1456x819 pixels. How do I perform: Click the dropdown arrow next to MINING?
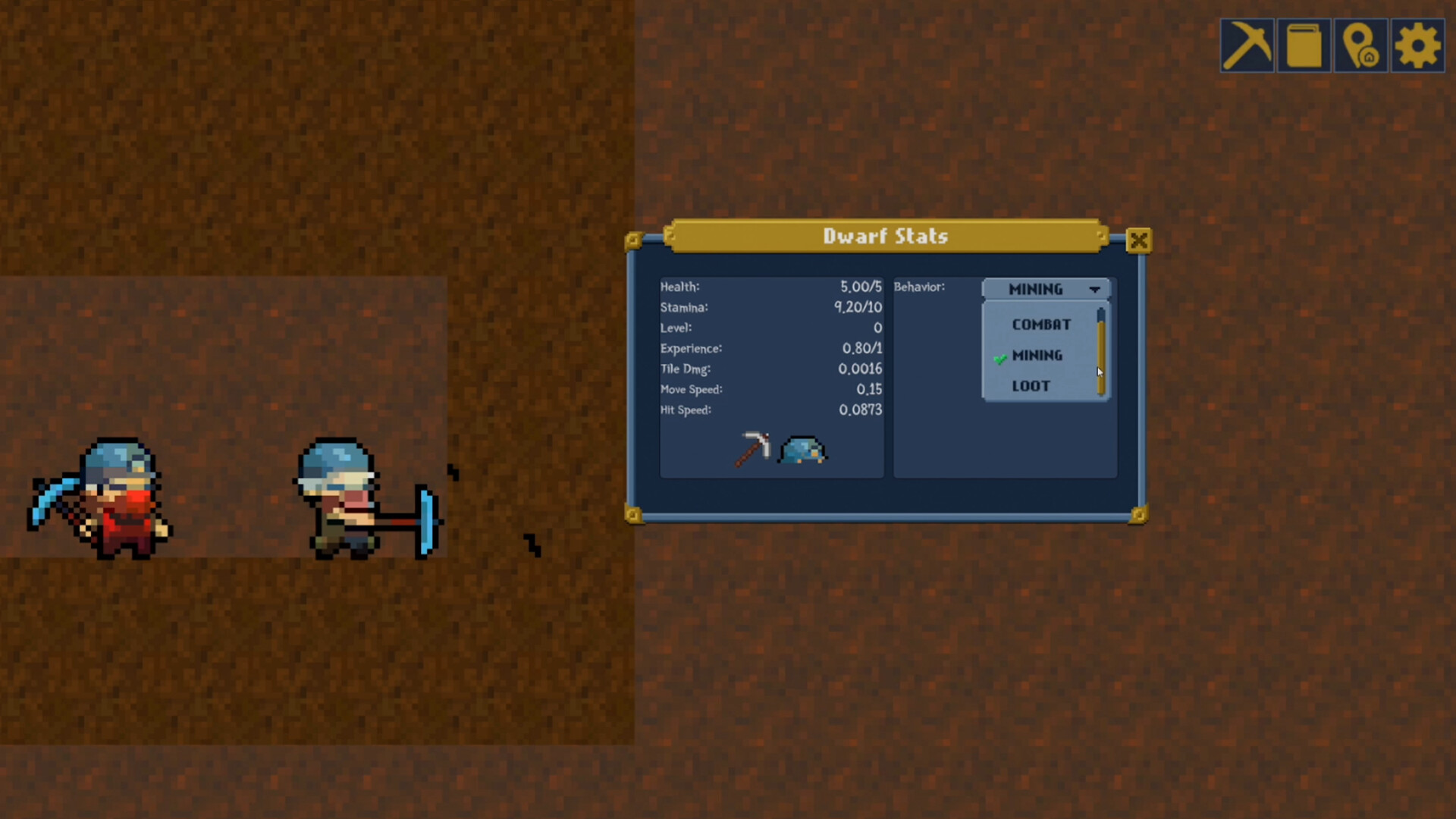click(1095, 289)
